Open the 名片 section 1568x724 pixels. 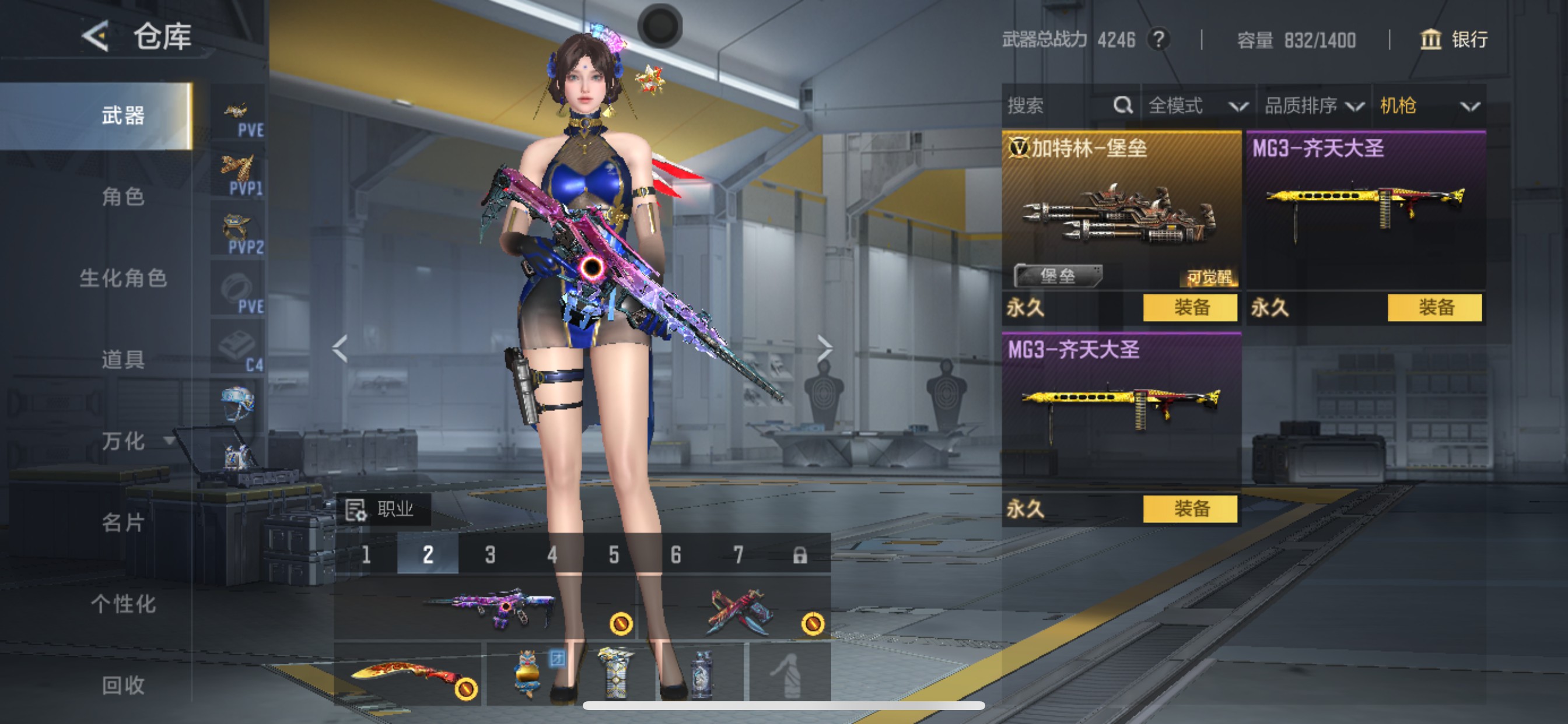coord(123,522)
